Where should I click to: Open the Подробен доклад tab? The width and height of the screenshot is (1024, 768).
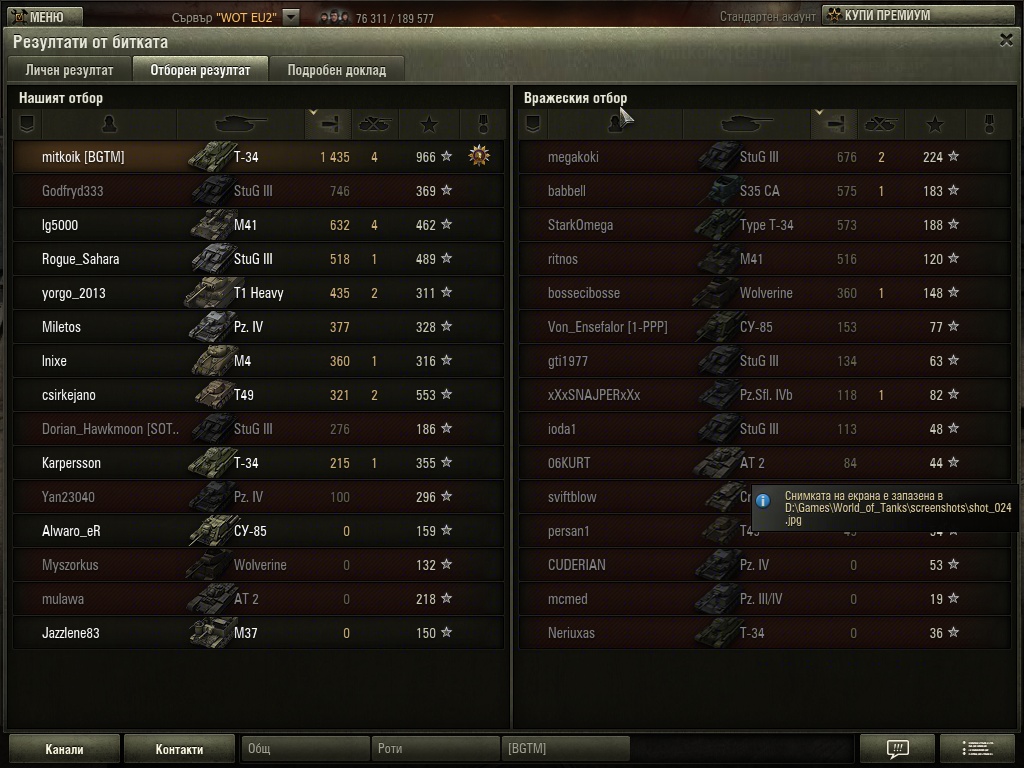[336, 70]
